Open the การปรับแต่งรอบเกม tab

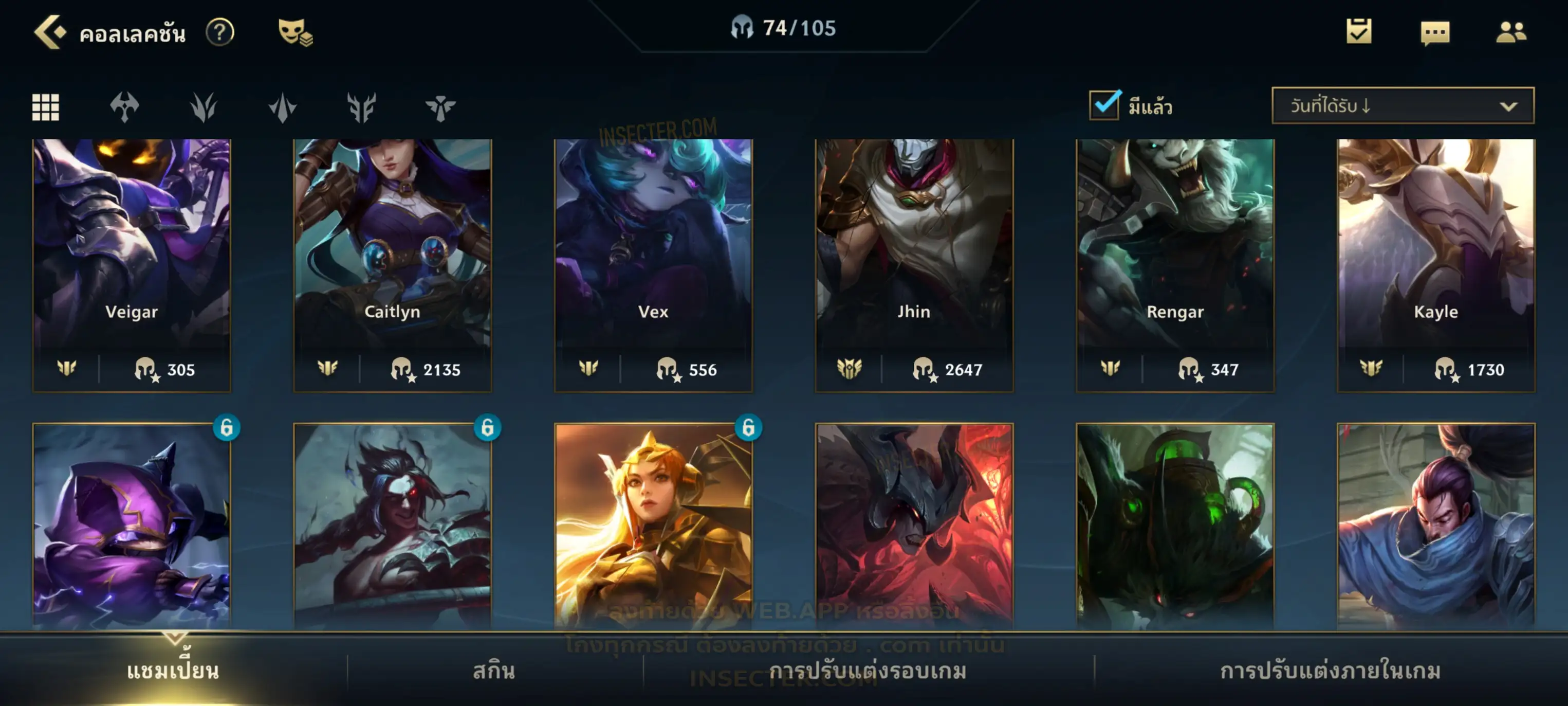pyautogui.click(x=868, y=671)
